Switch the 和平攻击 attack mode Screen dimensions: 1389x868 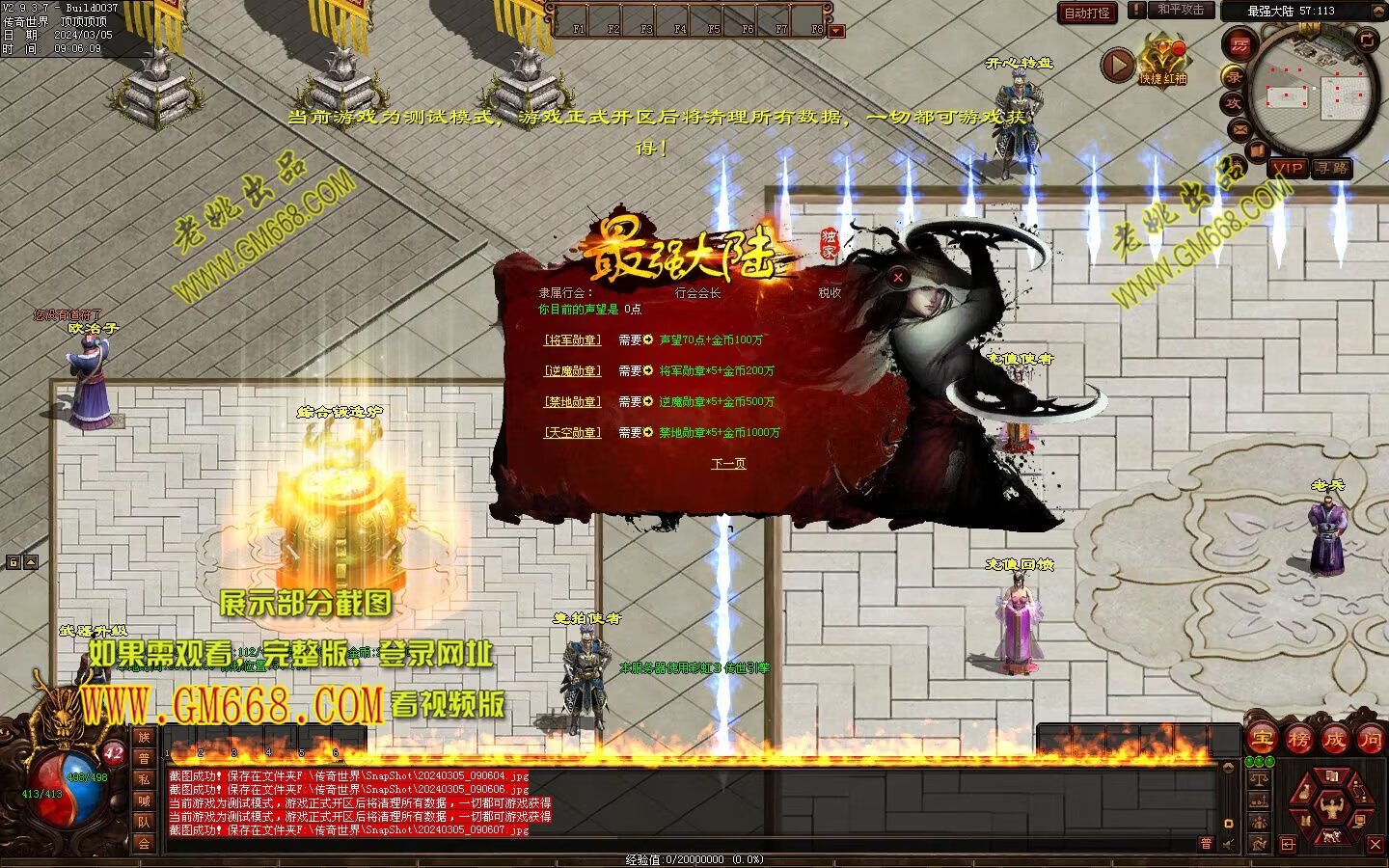1181,10
